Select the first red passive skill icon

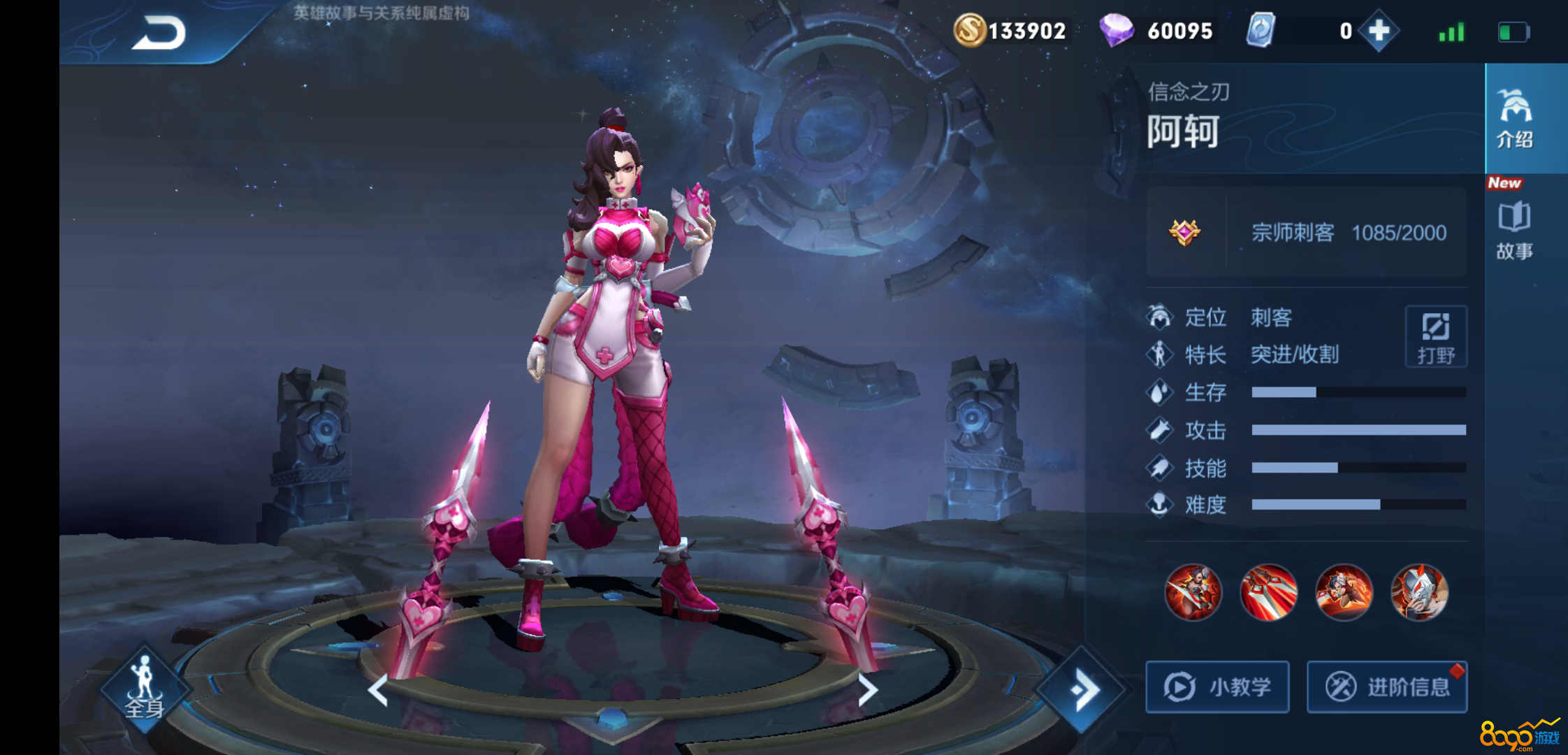(x=1193, y=593)
